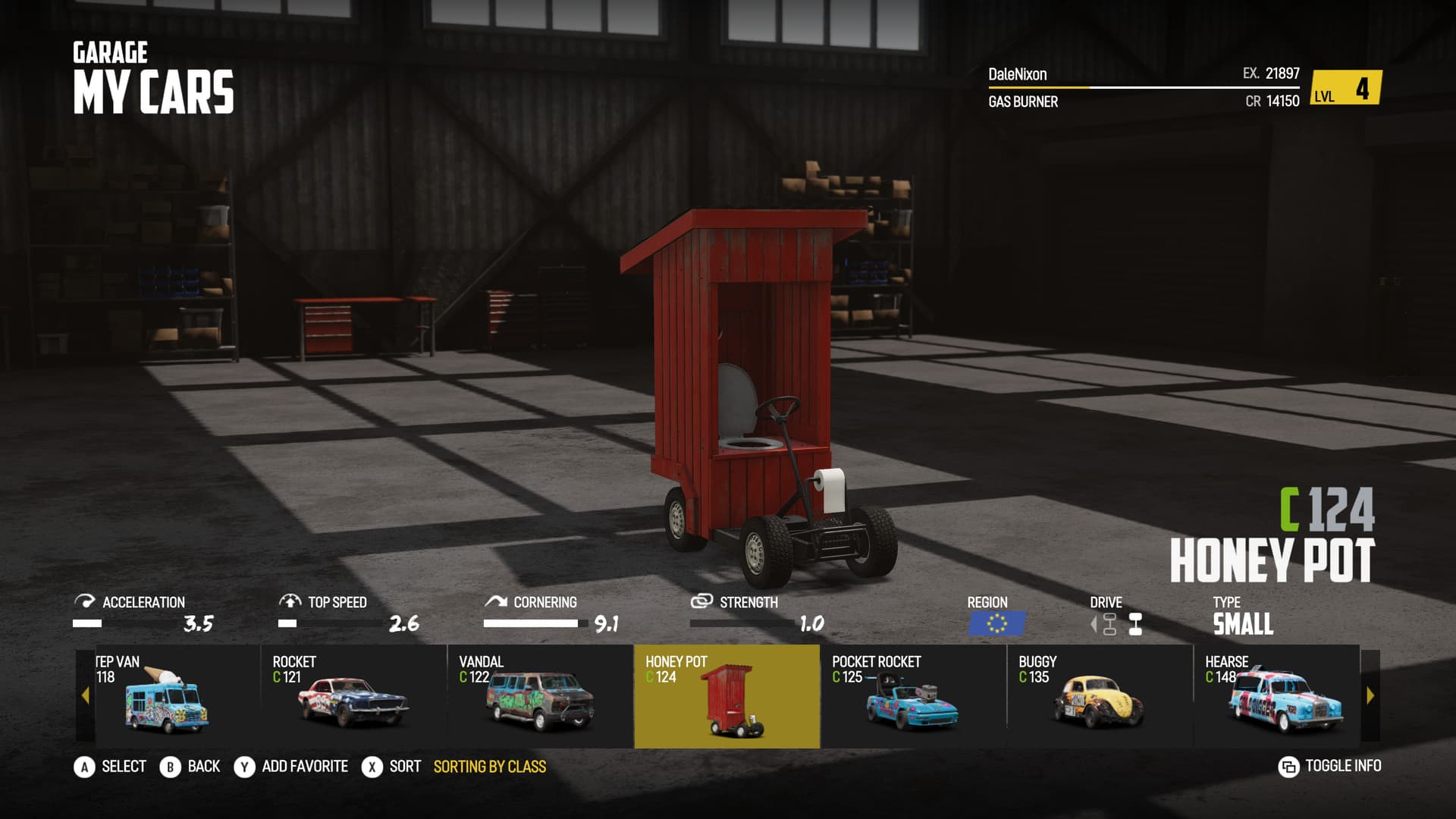Select the Pocket Rocket C 125 car
The height and width of the screenshot is (819, 1456).
pos(913,696)
